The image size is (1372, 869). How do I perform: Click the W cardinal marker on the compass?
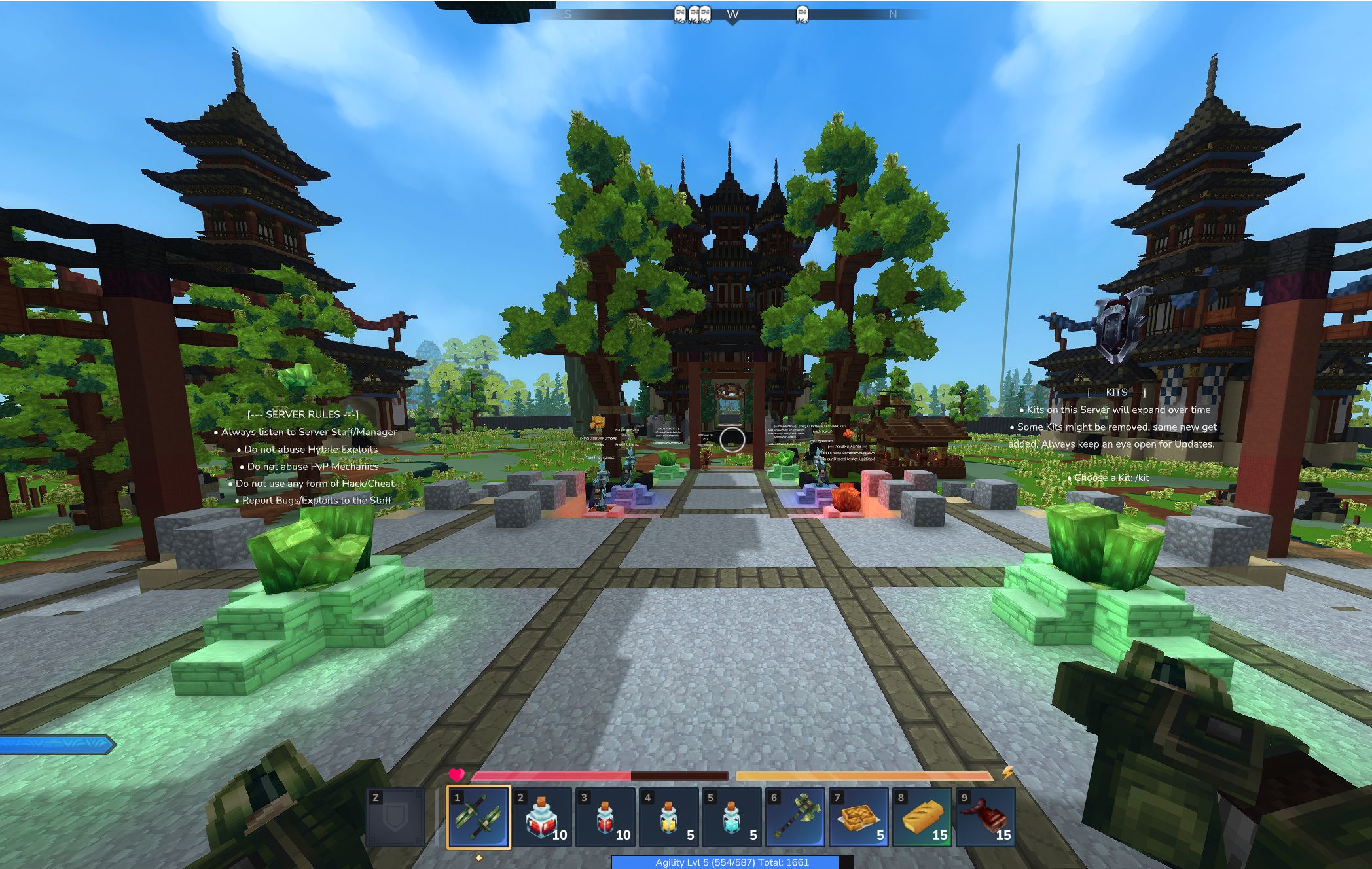(731, 12)
